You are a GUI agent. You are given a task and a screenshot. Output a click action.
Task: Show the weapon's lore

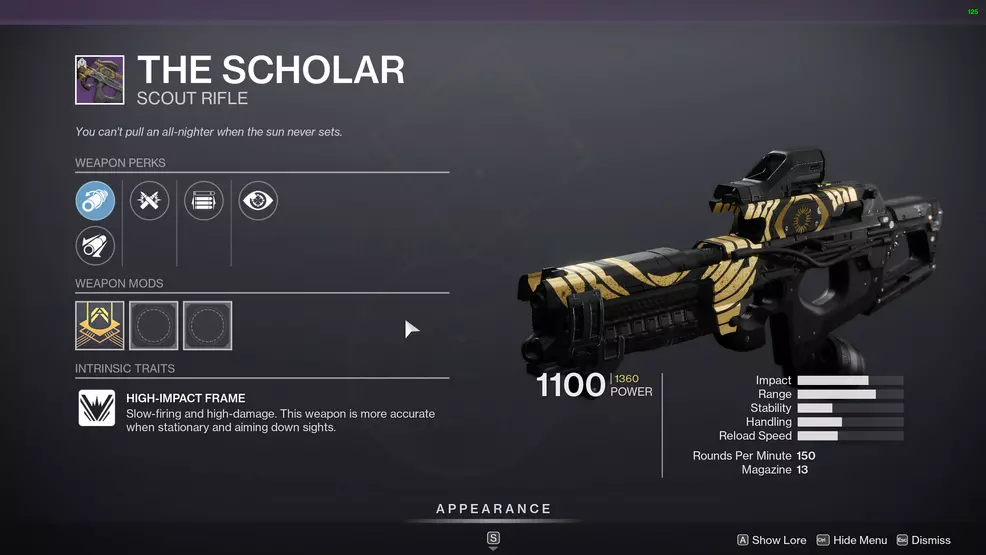(771, 540)
